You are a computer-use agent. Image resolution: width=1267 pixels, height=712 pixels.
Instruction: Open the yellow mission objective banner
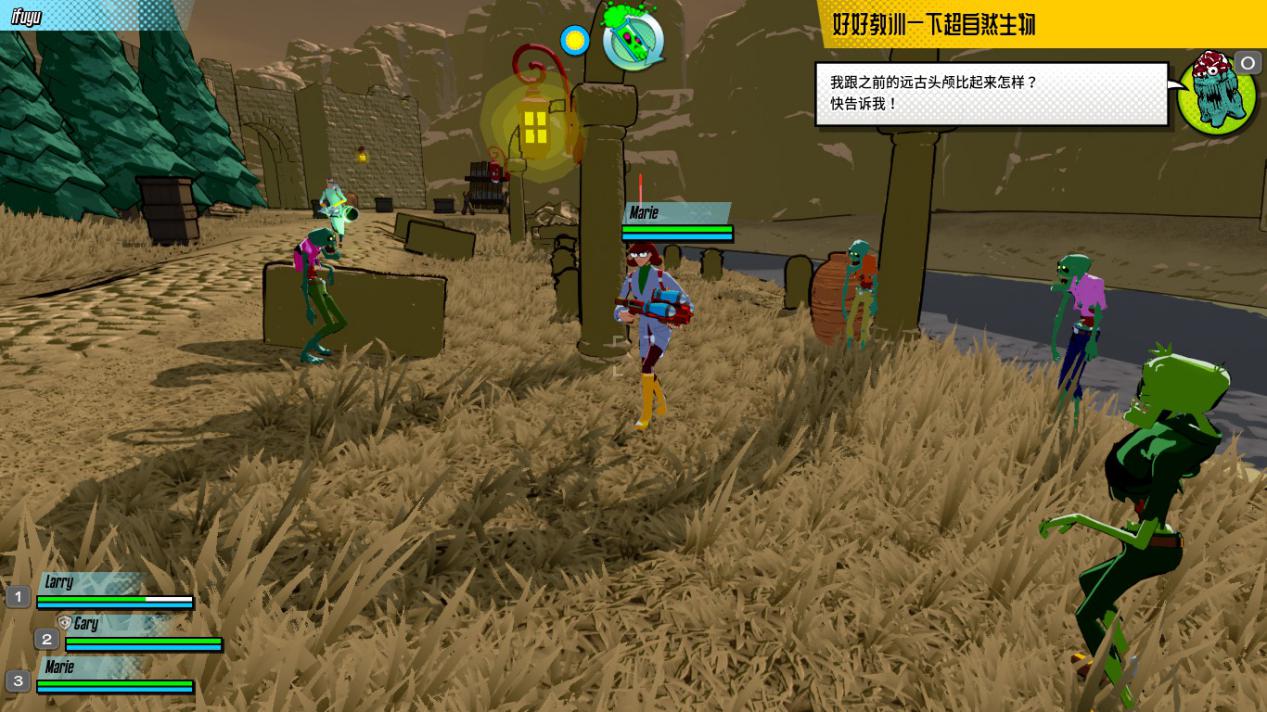[1040, 24]
